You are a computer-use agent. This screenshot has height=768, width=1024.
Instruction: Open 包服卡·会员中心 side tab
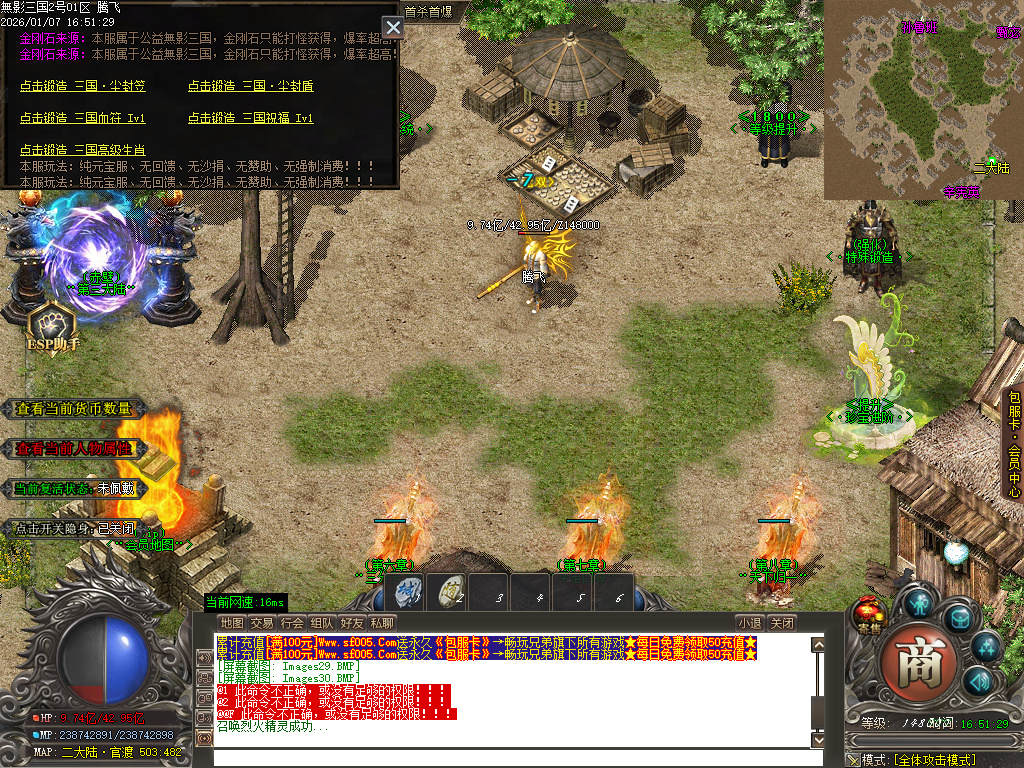1013,443
